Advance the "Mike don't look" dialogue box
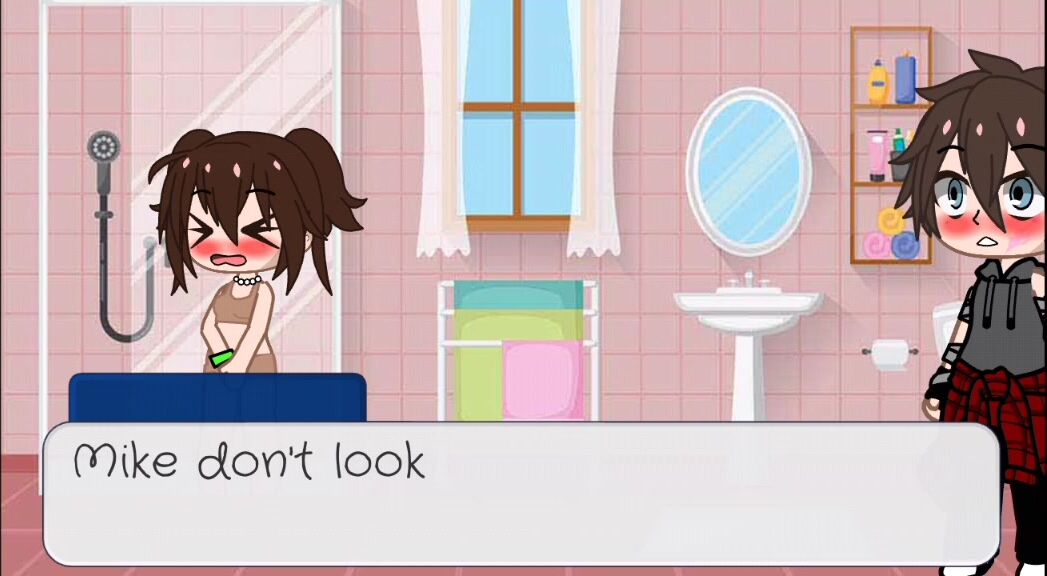The image size is (1047, 576). 520,494
